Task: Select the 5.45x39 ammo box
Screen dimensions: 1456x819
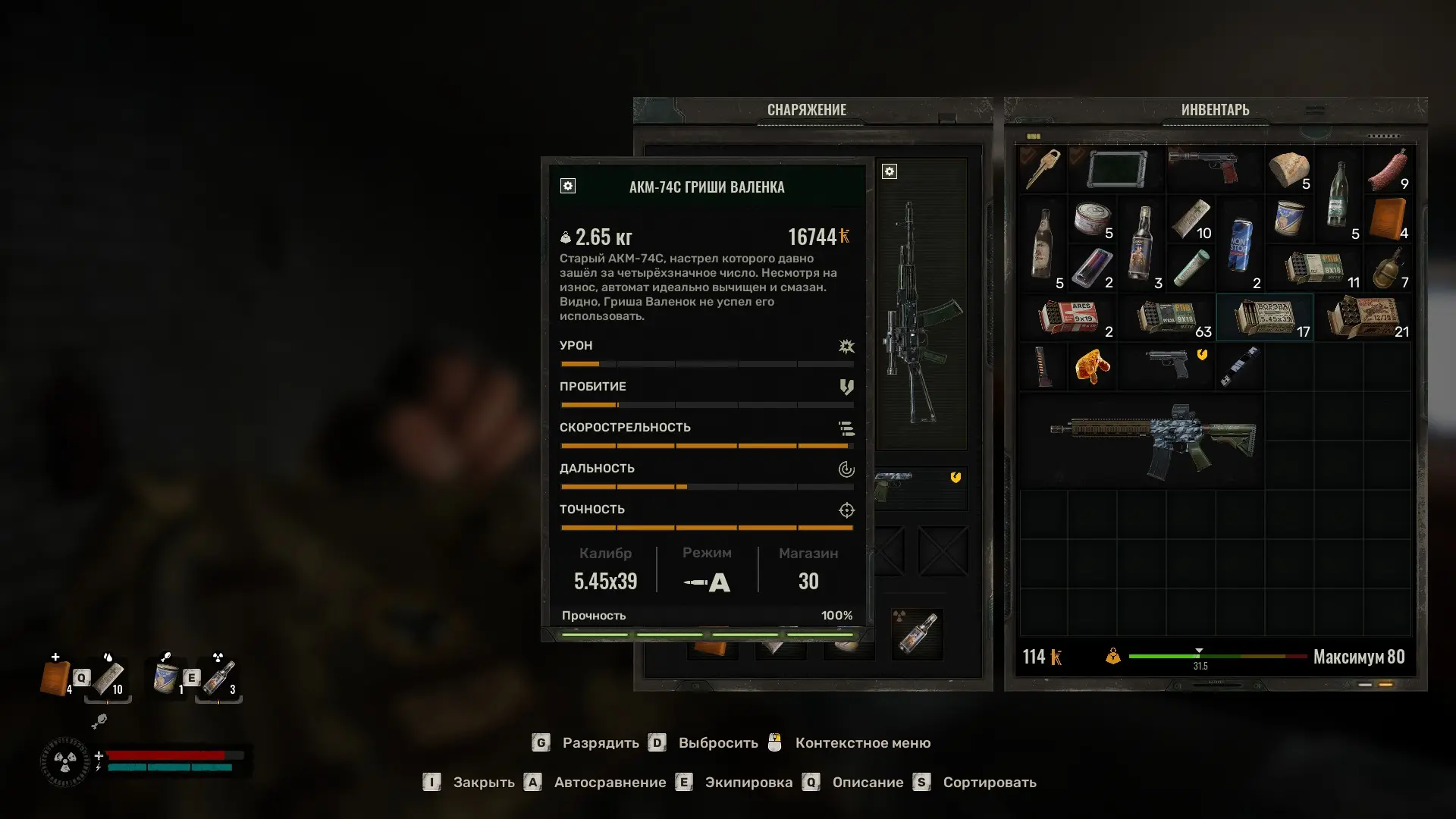Action: coord(1264,317)
